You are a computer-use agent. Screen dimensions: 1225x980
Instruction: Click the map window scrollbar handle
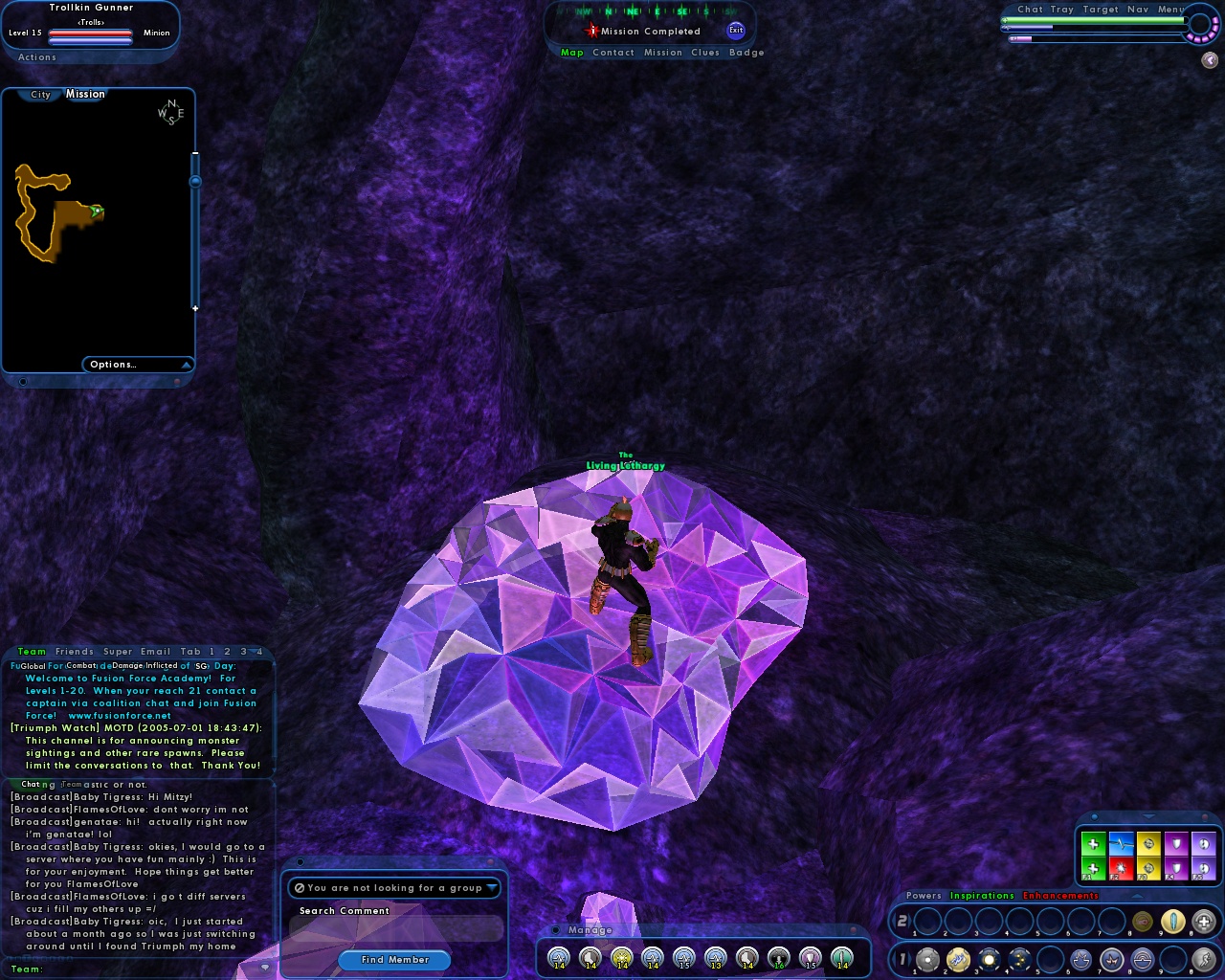[x=195, y=181]
